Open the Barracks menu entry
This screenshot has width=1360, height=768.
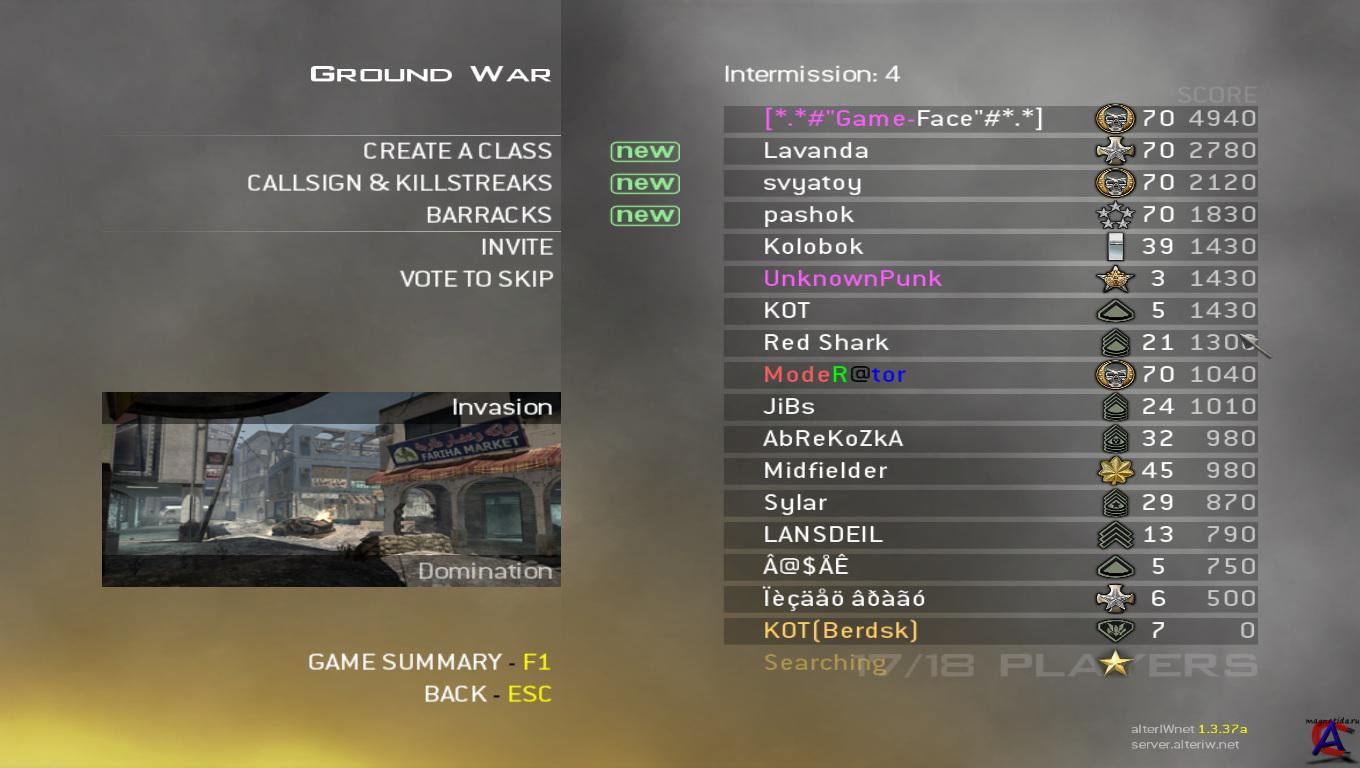(x=488, y=215)
